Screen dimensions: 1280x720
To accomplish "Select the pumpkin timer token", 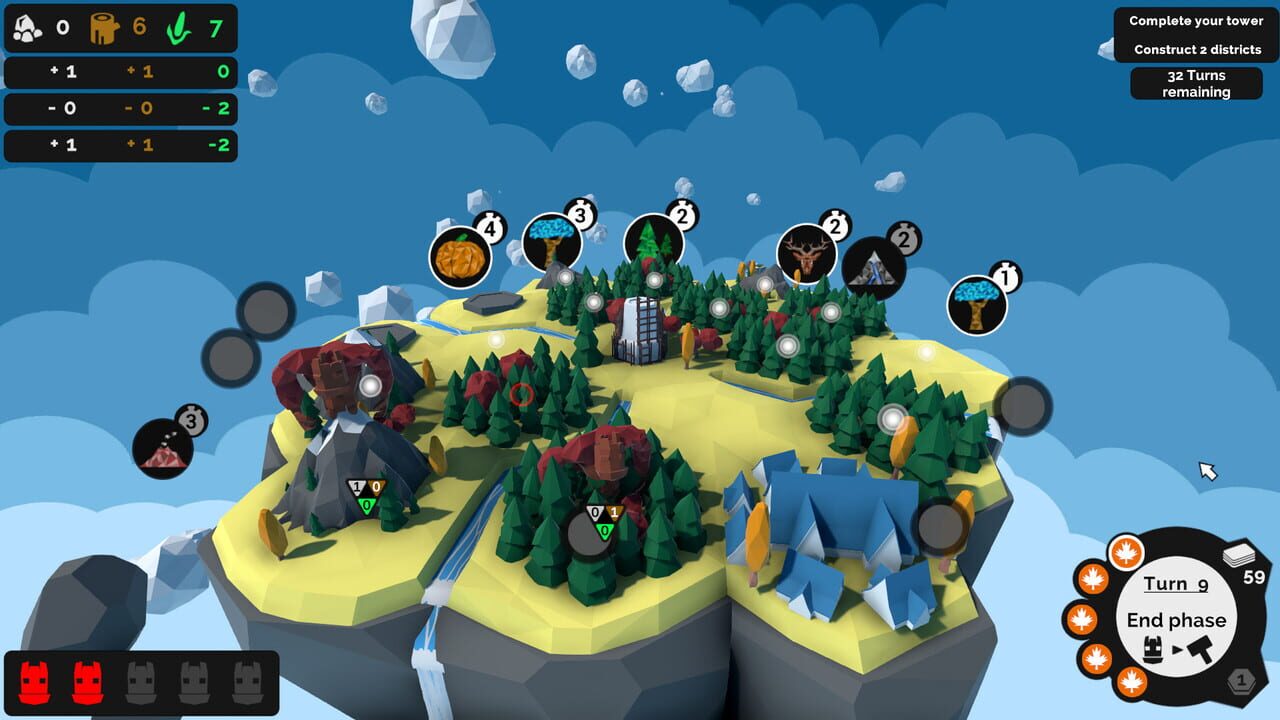I will 460,257.
